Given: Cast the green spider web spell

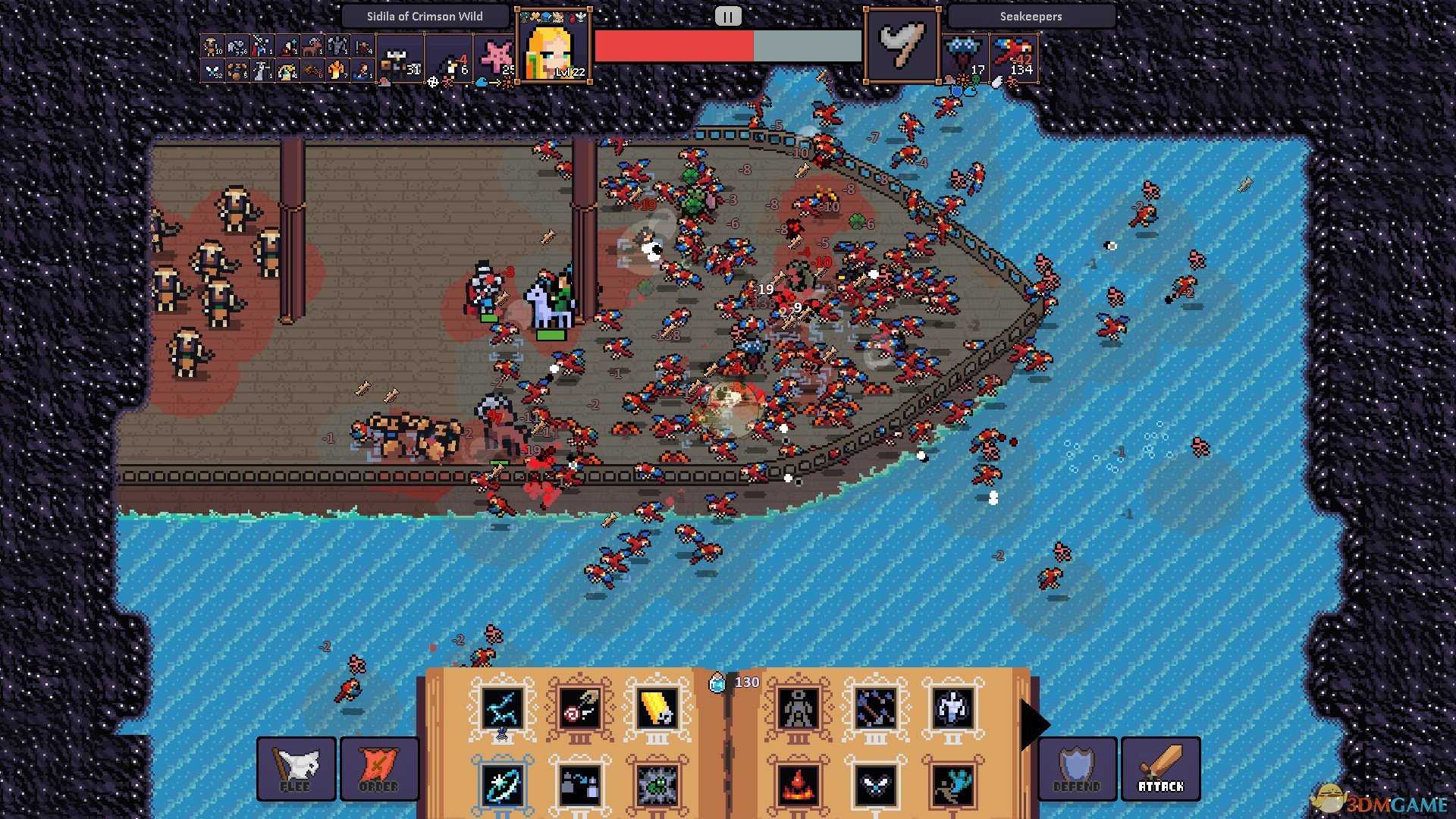Looking at the screenshot, I should tap(657, 784).
